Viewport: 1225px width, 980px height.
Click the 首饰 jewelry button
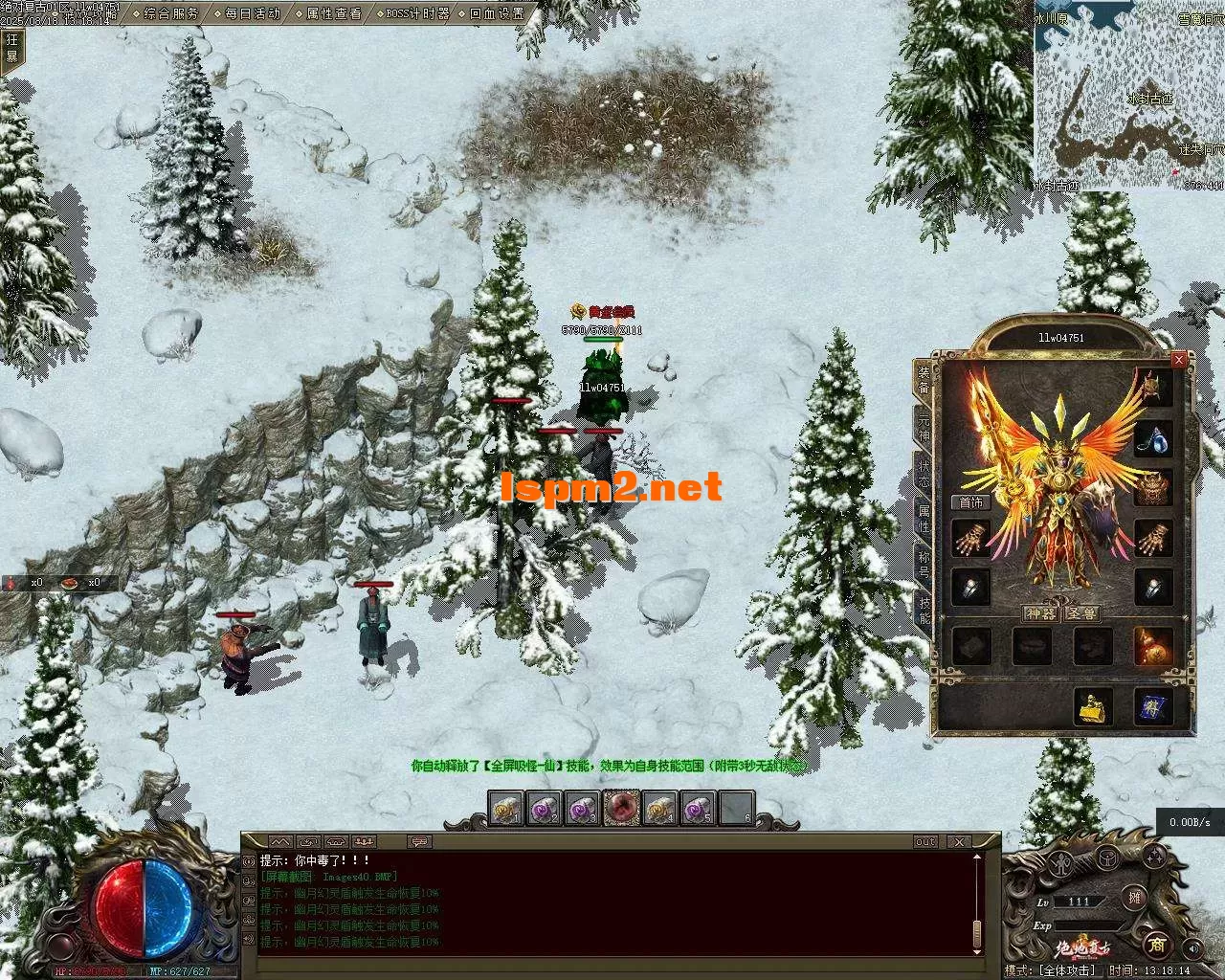pyautogui.click(x=970, y=502)
